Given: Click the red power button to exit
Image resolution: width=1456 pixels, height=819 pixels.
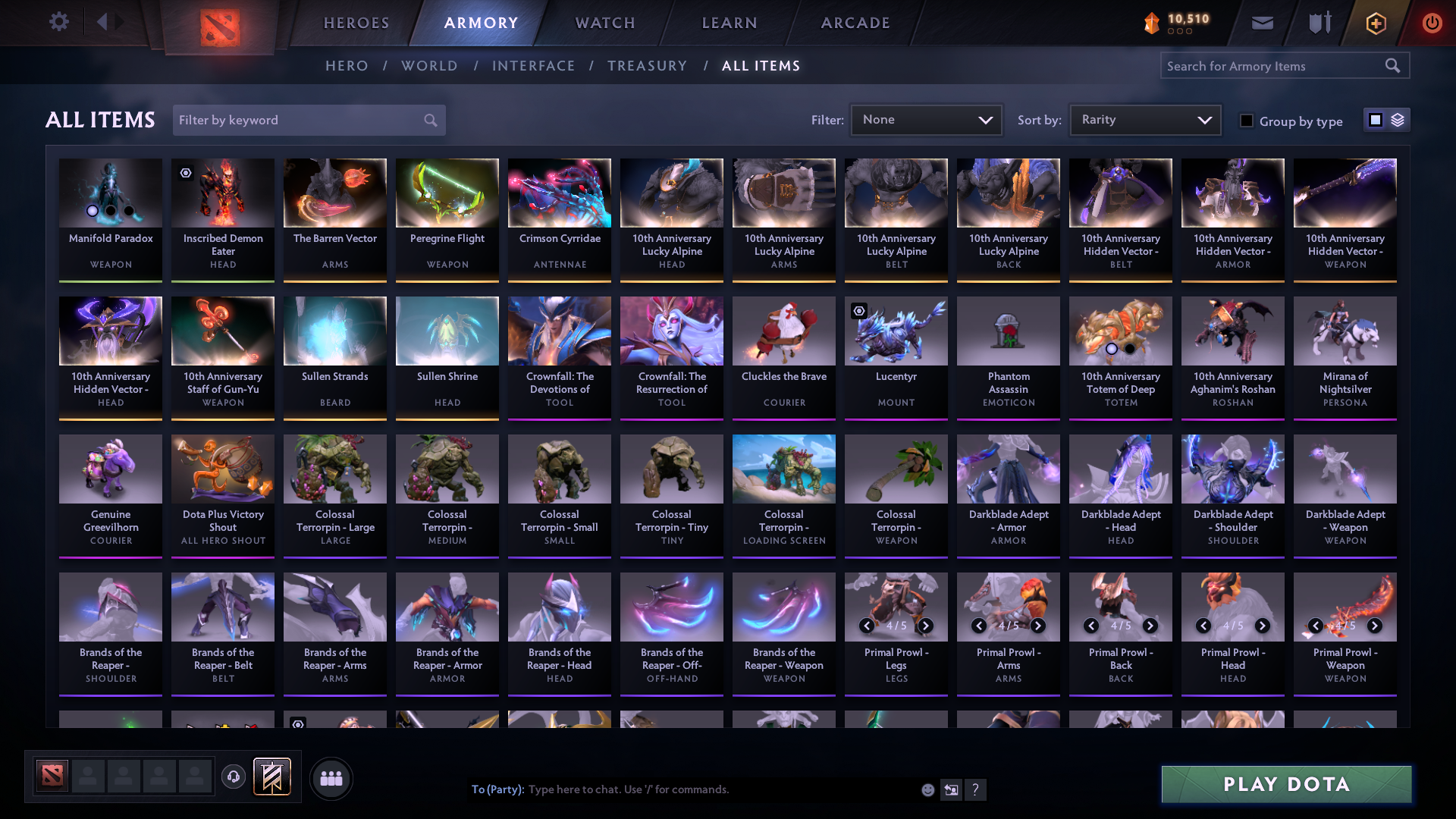Looking at the screenshot, I should [x=1432, y=23].
